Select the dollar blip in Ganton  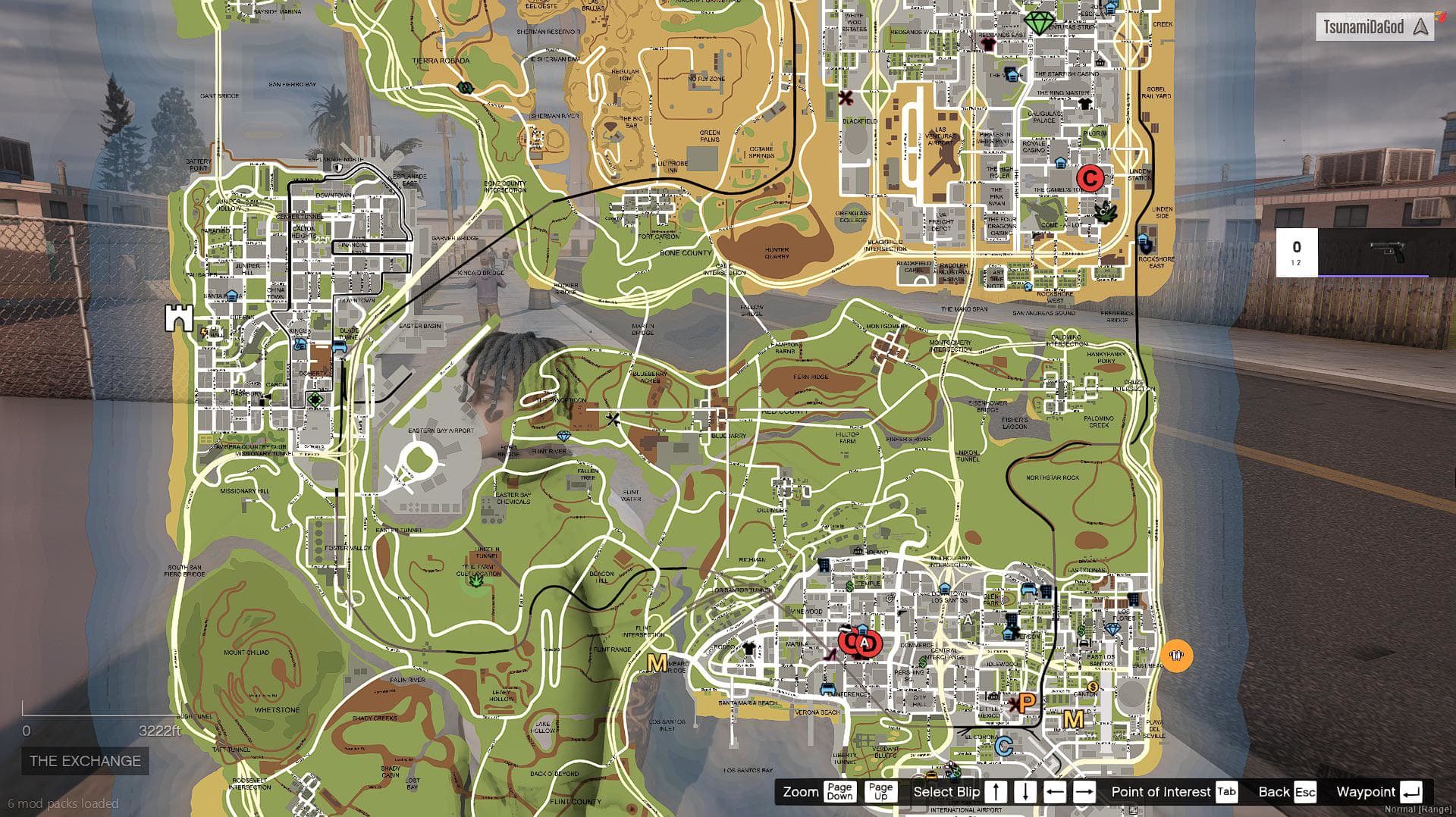(1093, 687)
